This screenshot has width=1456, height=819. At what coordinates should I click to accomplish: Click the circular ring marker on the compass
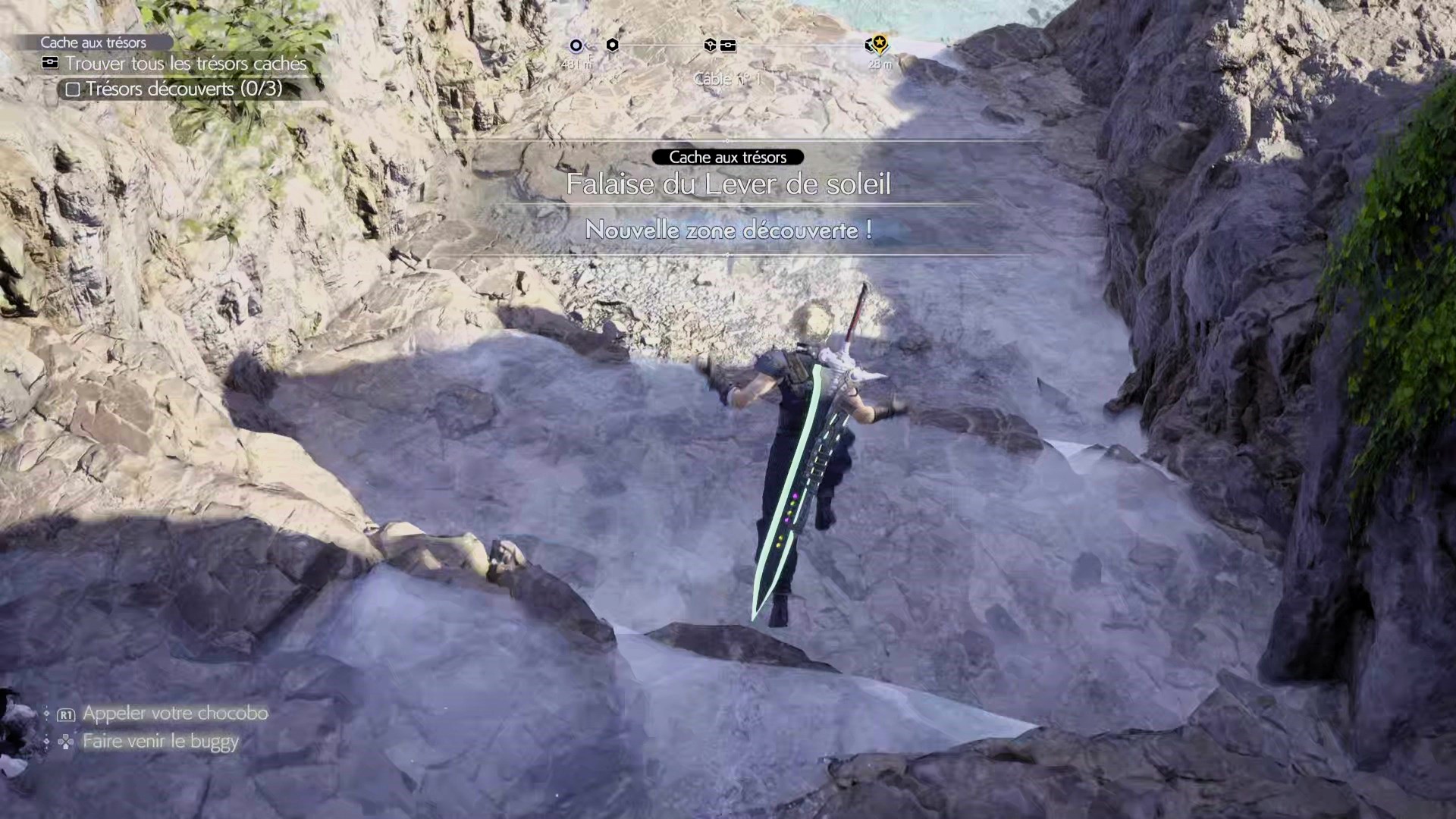(576, 45)
